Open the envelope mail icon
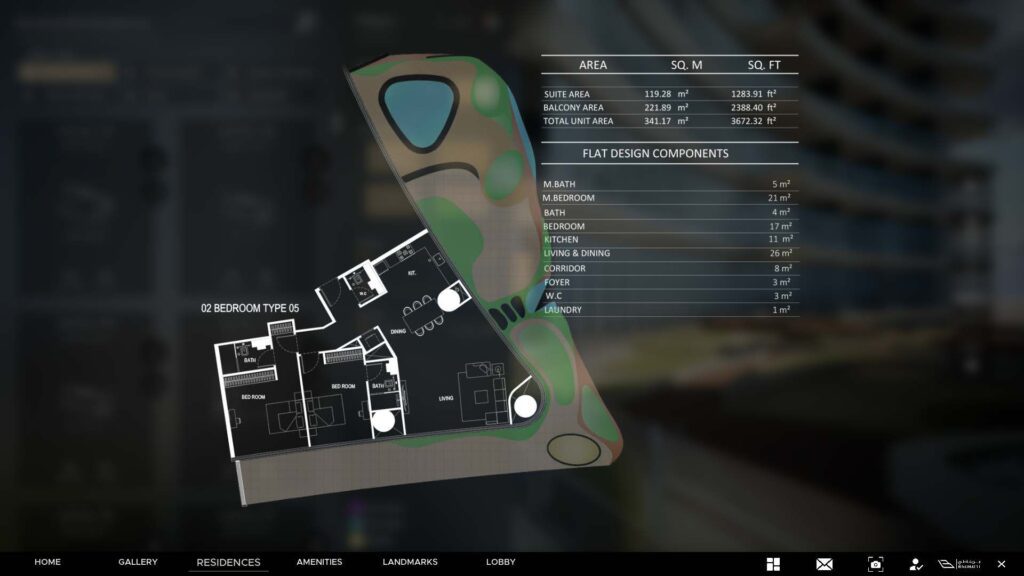The width and height of the screenshot is (1024, 576). click(x=824, y=564)
